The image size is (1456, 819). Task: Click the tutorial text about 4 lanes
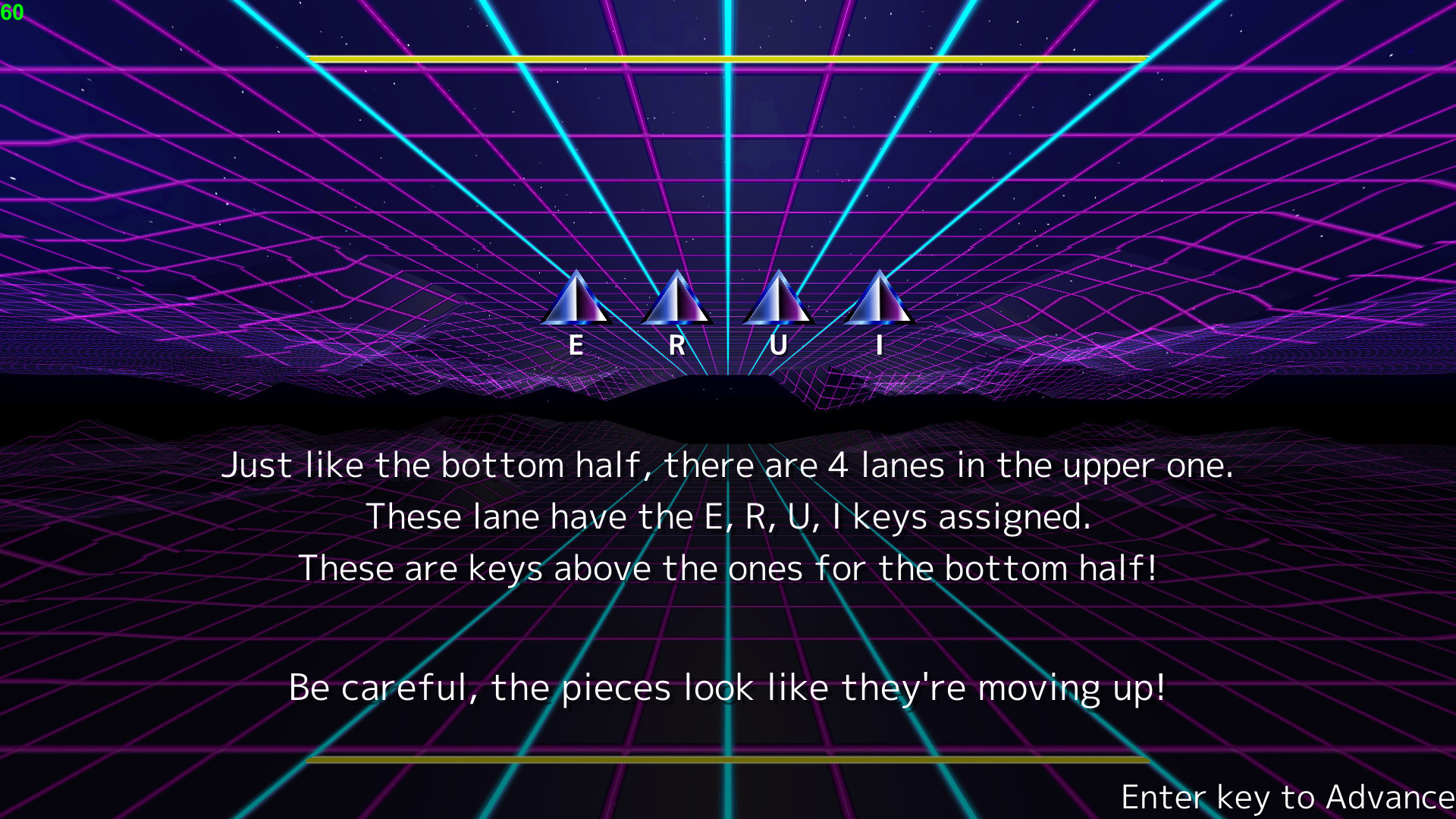(x=728, y=465)
